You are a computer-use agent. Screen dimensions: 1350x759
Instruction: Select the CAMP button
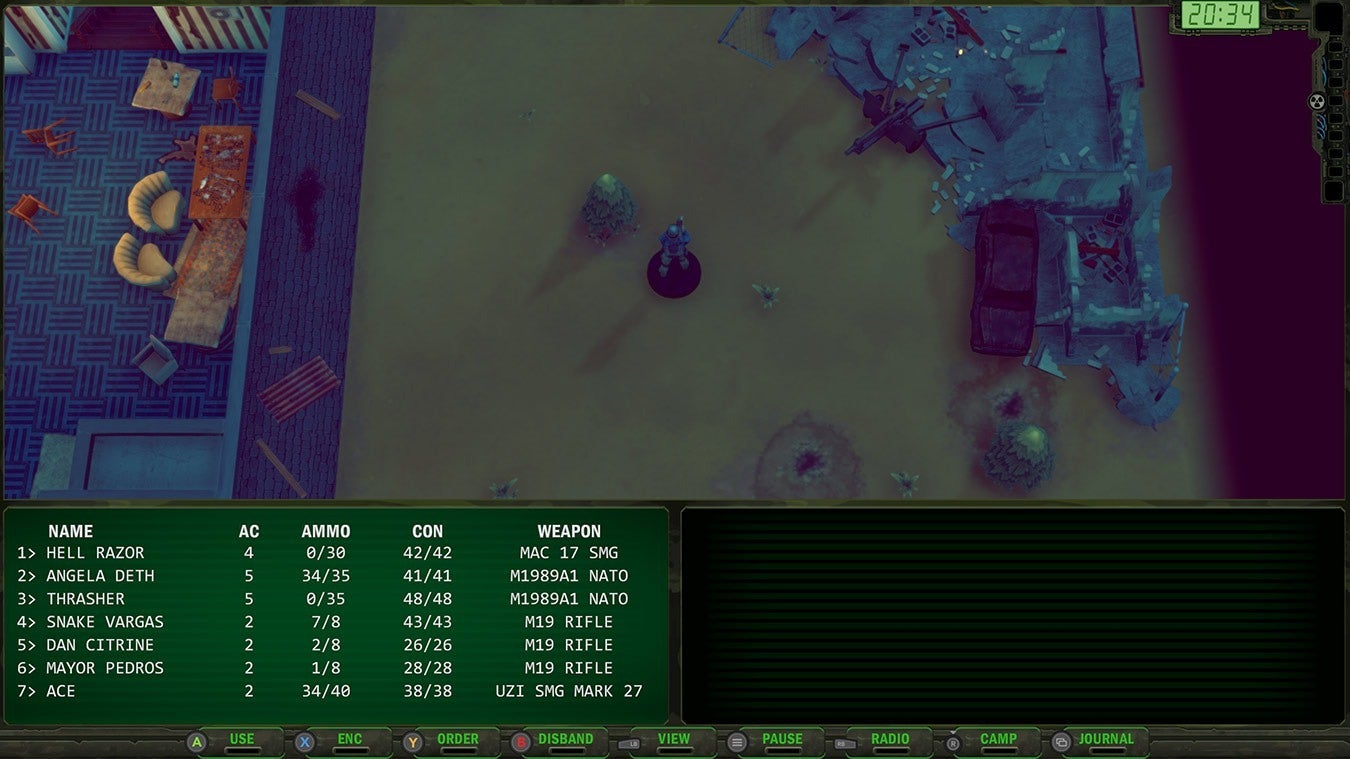[997, 740]
